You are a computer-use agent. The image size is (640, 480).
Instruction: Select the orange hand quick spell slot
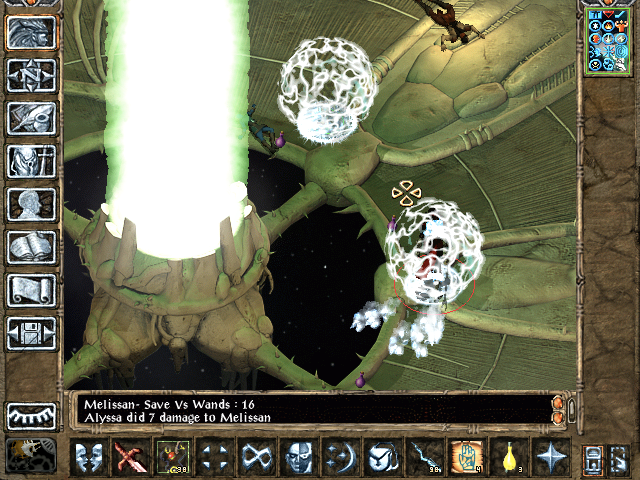point(466,457)
